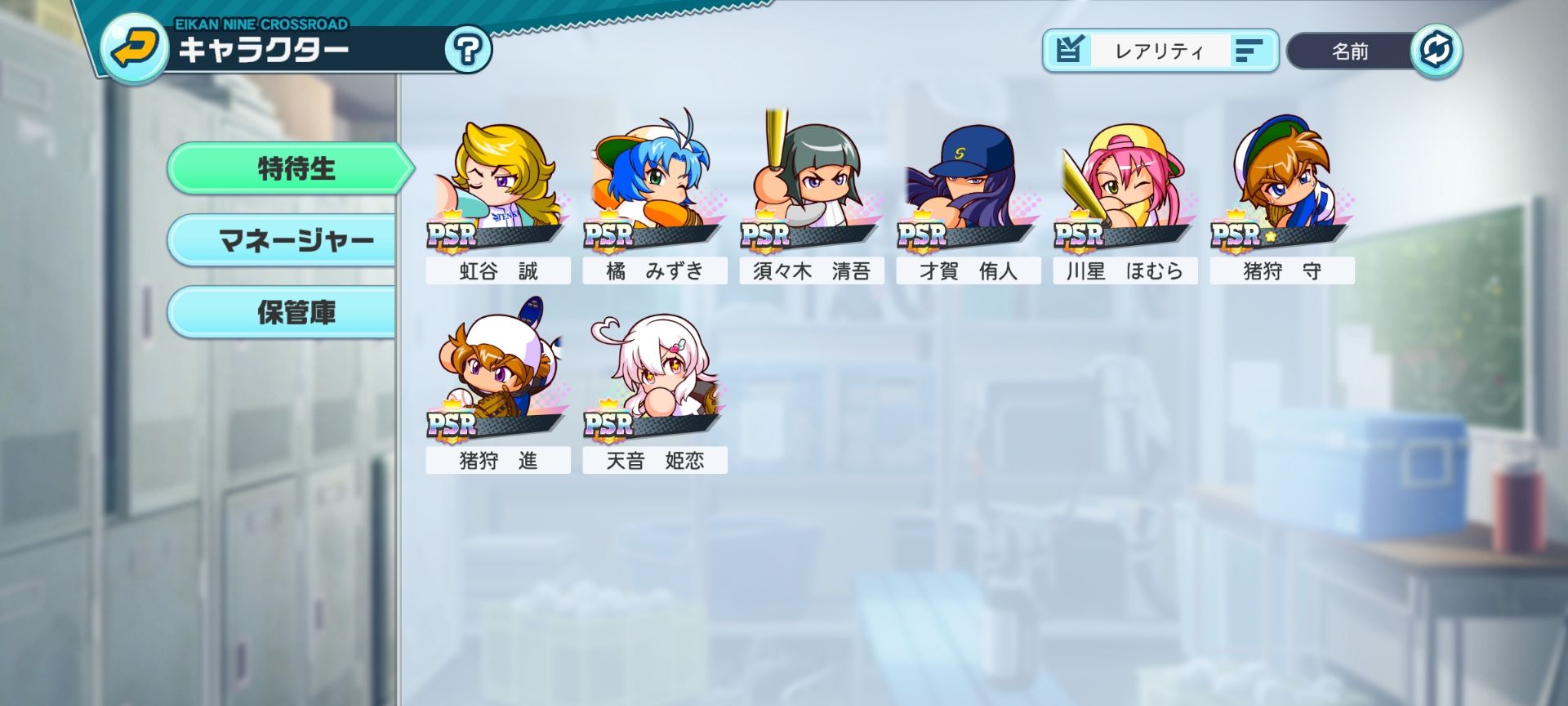The width and height of the screenshot is (1568, 706).
Task: Click the sort order bars icon
Action: click(1248, 51)
